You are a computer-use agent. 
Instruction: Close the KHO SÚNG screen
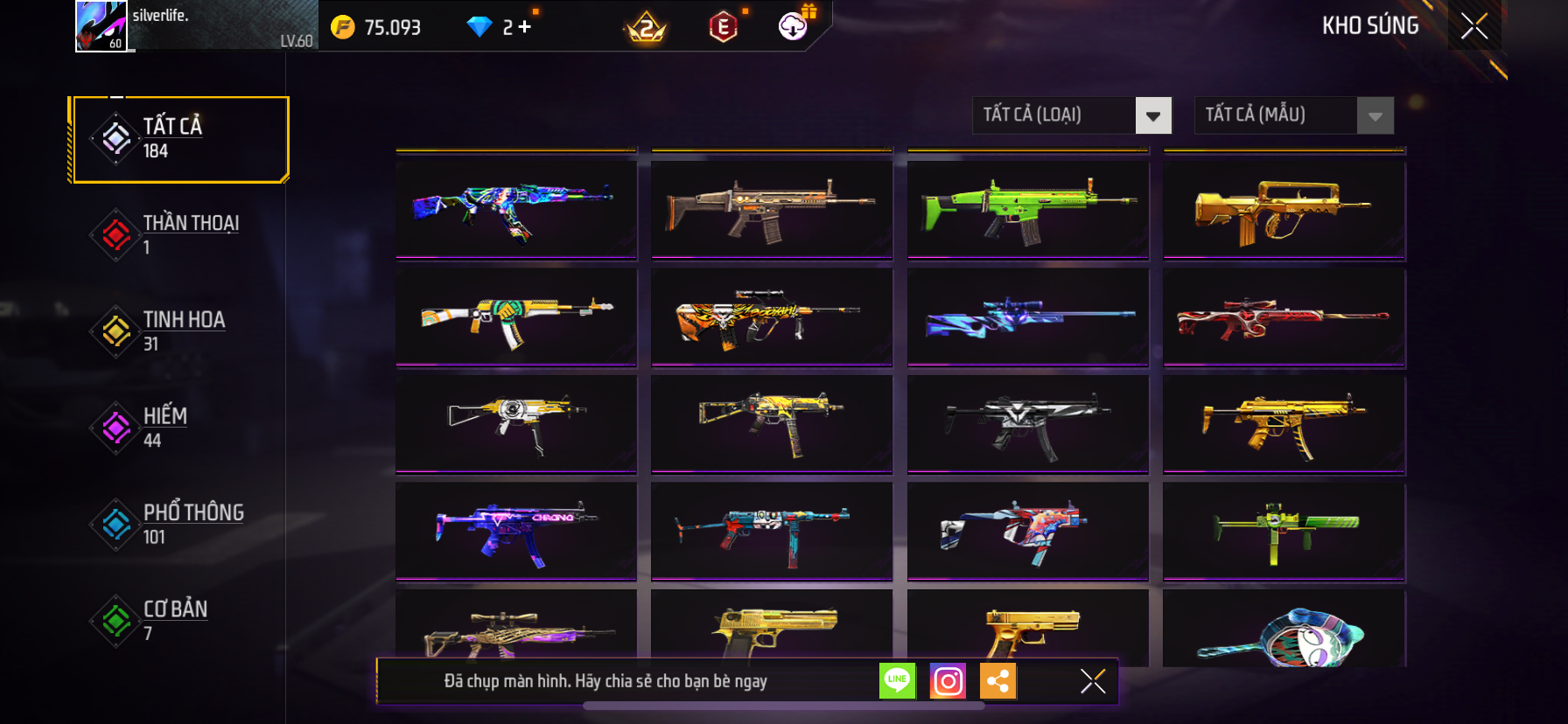[1474, 26]
